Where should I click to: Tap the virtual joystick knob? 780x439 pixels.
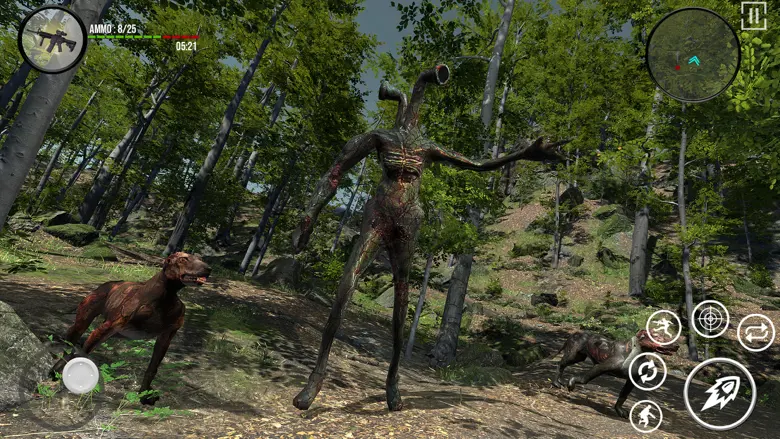(81, 376)
